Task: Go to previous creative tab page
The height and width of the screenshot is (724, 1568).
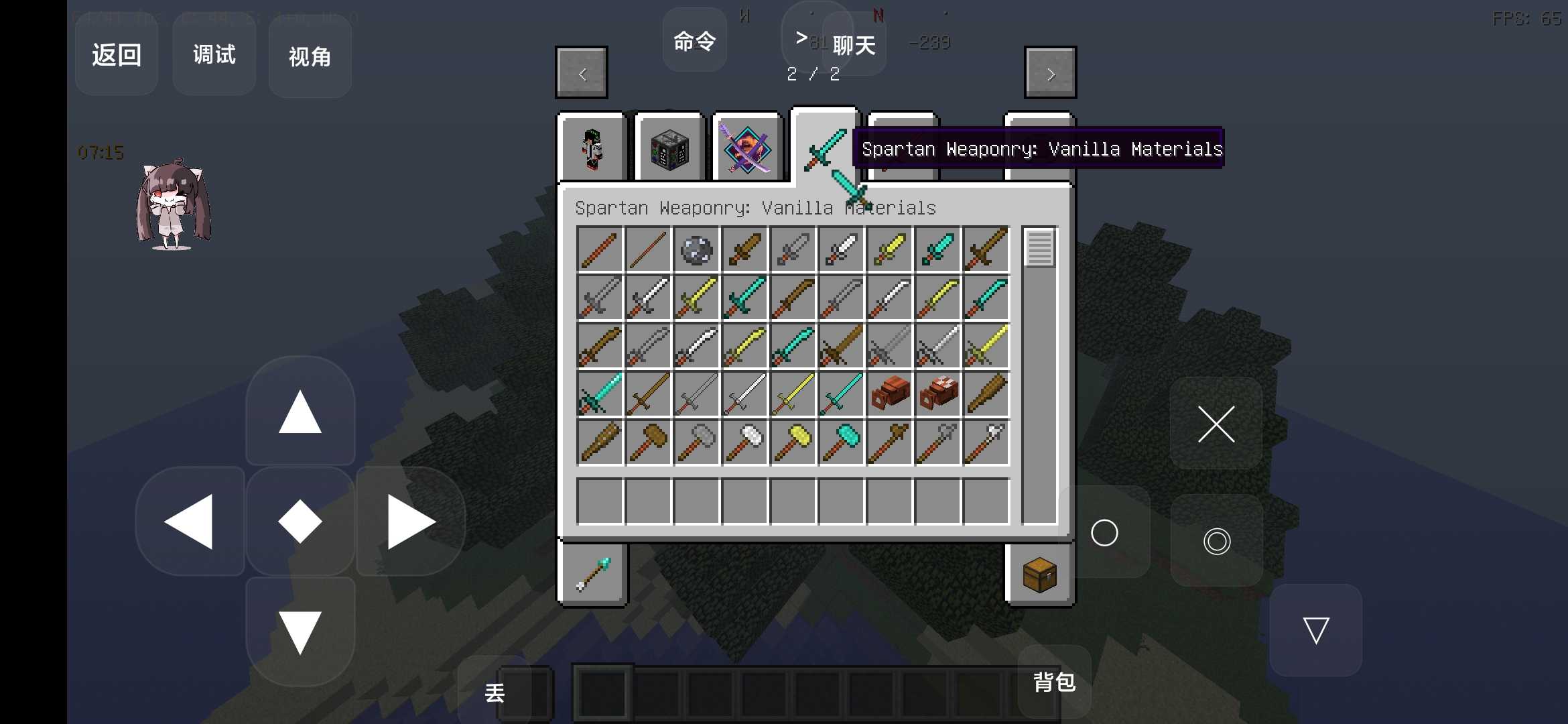Action: 582,73
